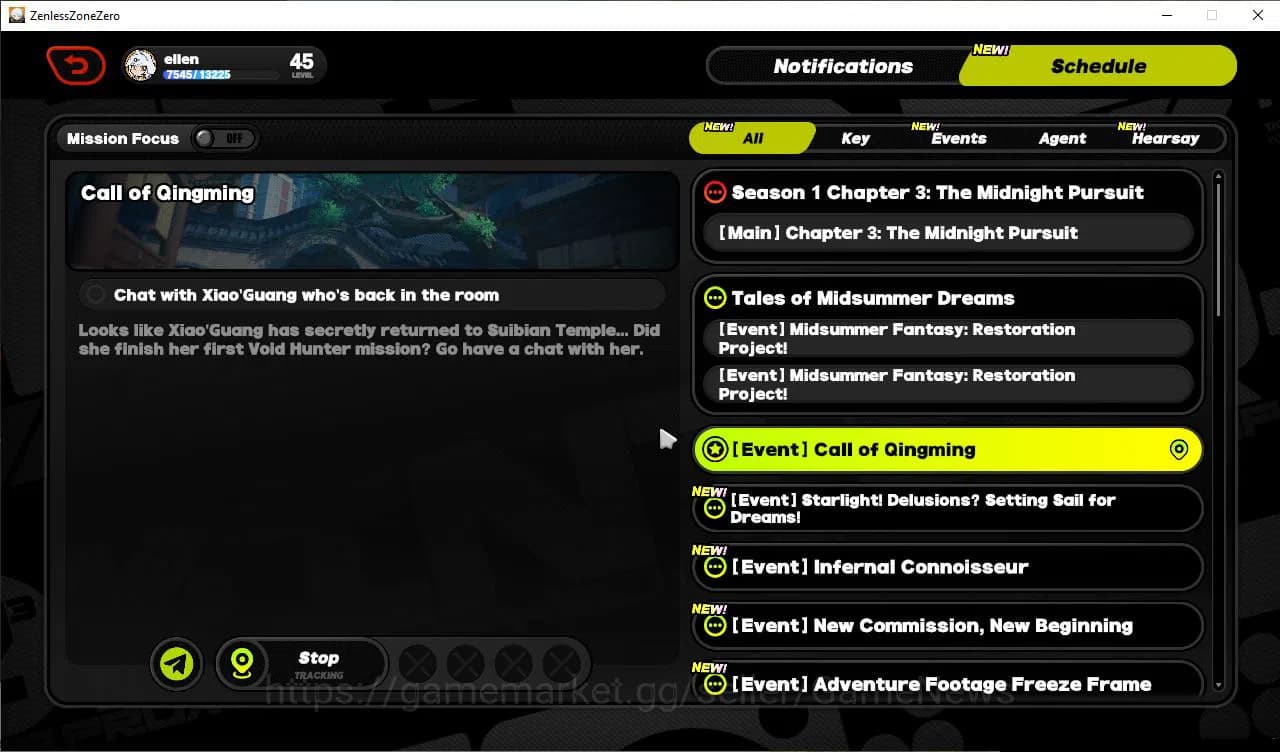This screenshot has width=1280, height=752.
Task: Open the Agent filter tab
Action: [1062, 138]
